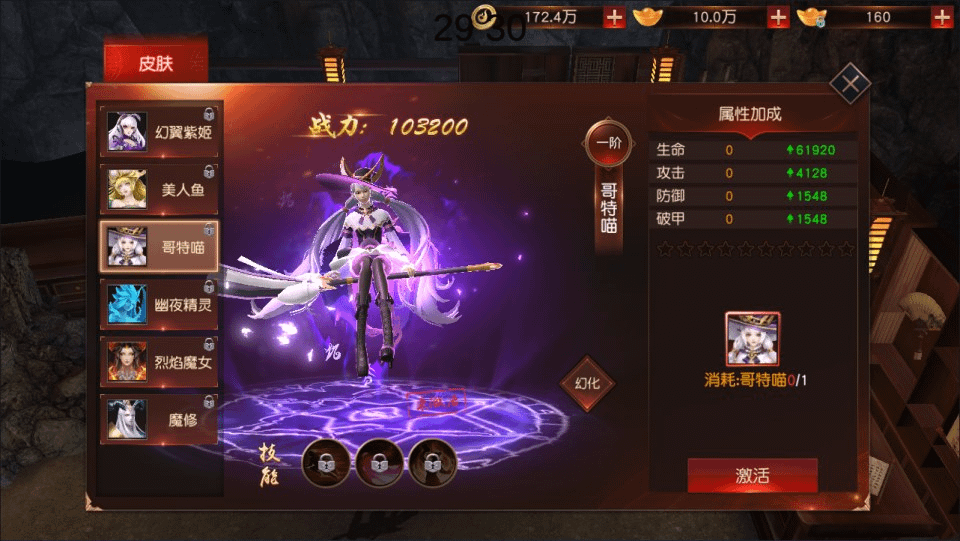This screenshot has width=960, height=541.
Task: Open the 皮肤 tab
Action: coord(156,63)
